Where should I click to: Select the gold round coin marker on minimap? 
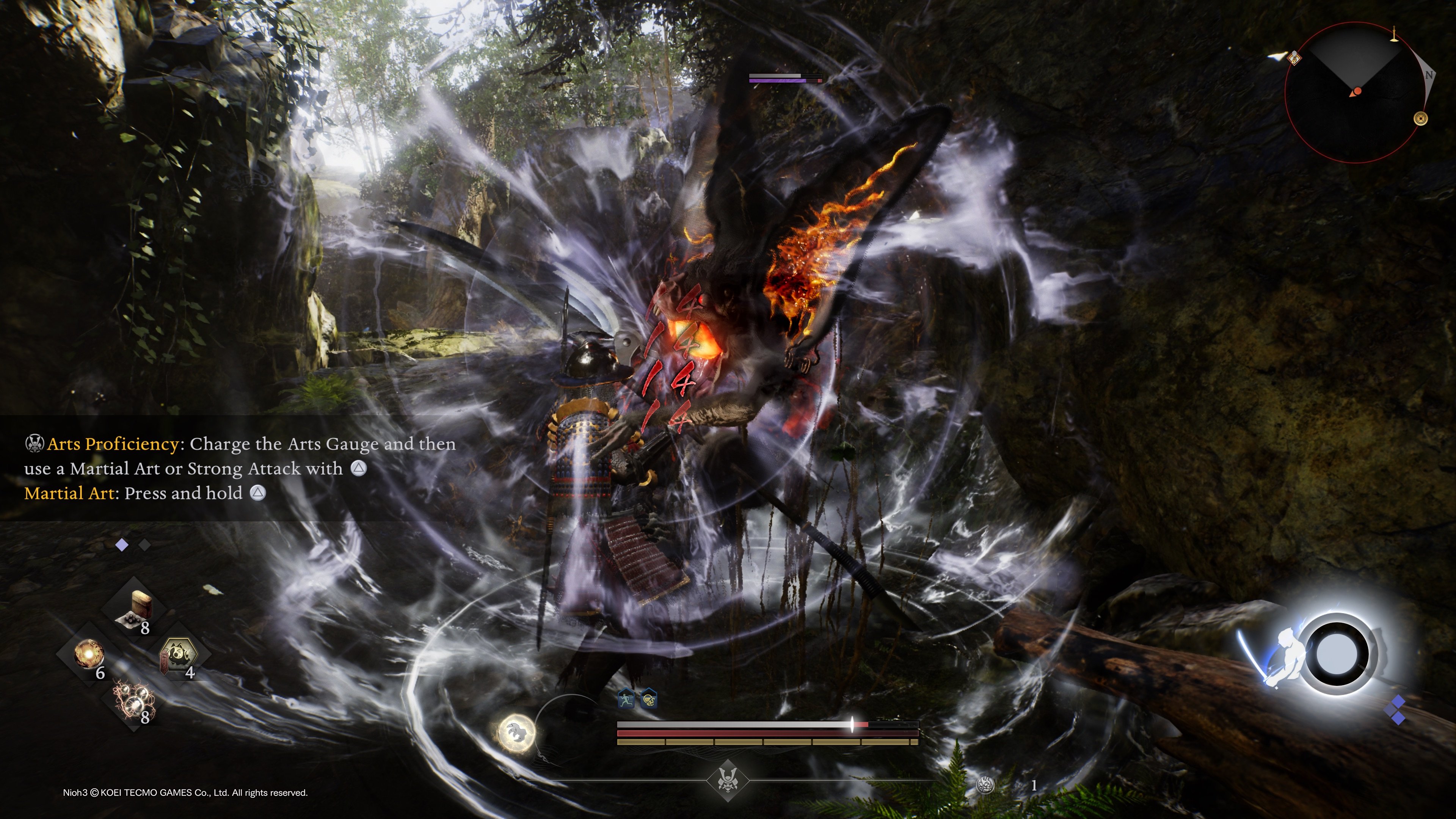point(1420,119)
